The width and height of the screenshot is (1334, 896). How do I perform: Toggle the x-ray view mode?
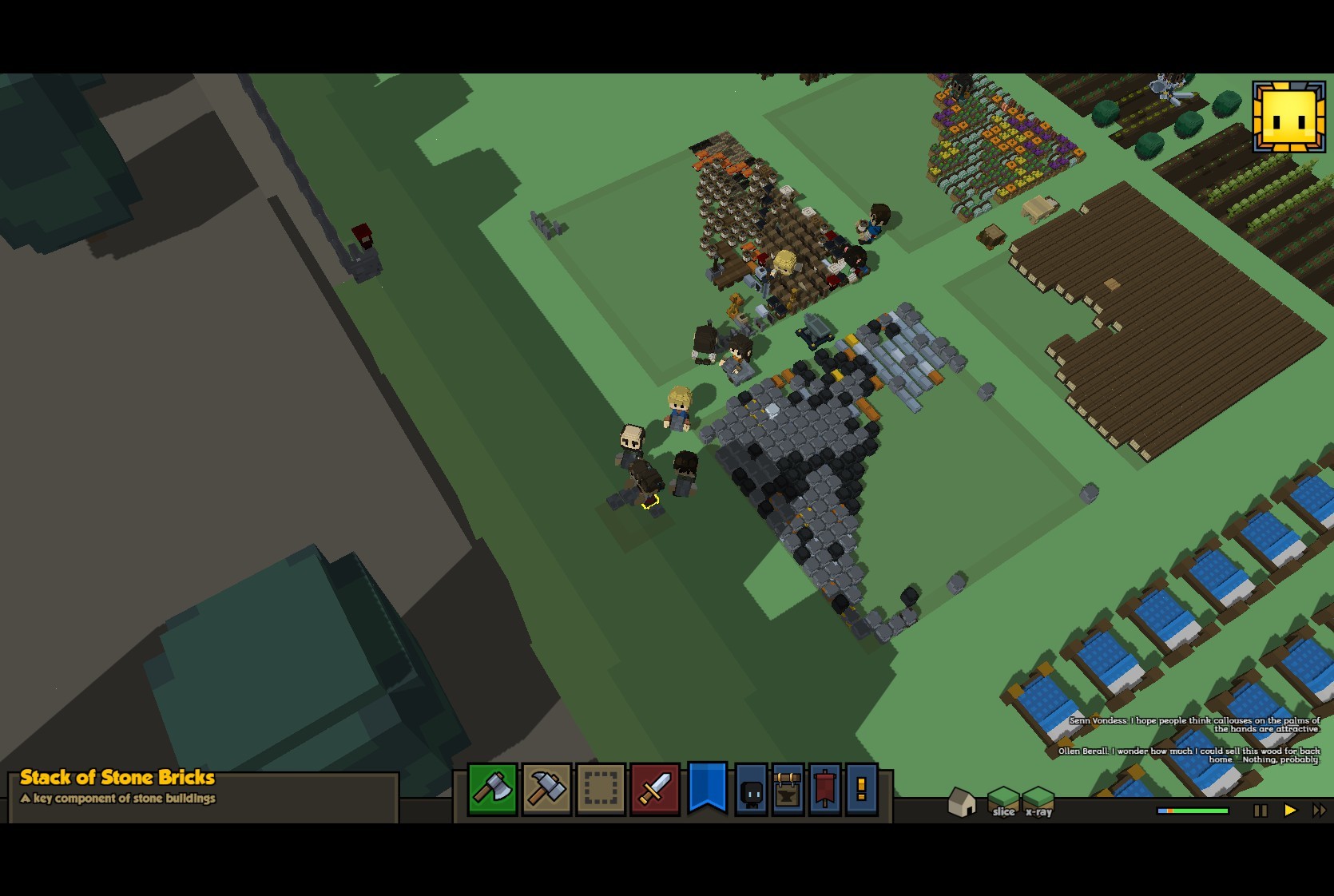click(x=1038, y=802)
